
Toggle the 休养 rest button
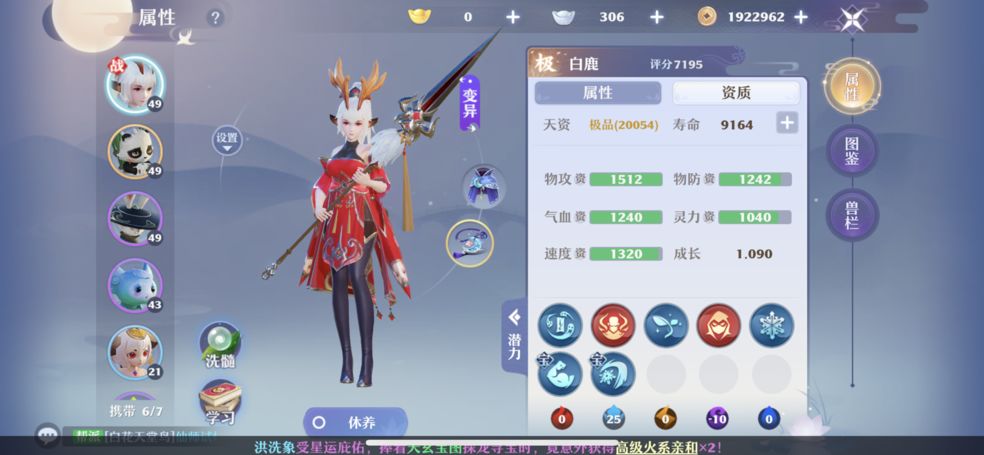click(x=355, y=422)
